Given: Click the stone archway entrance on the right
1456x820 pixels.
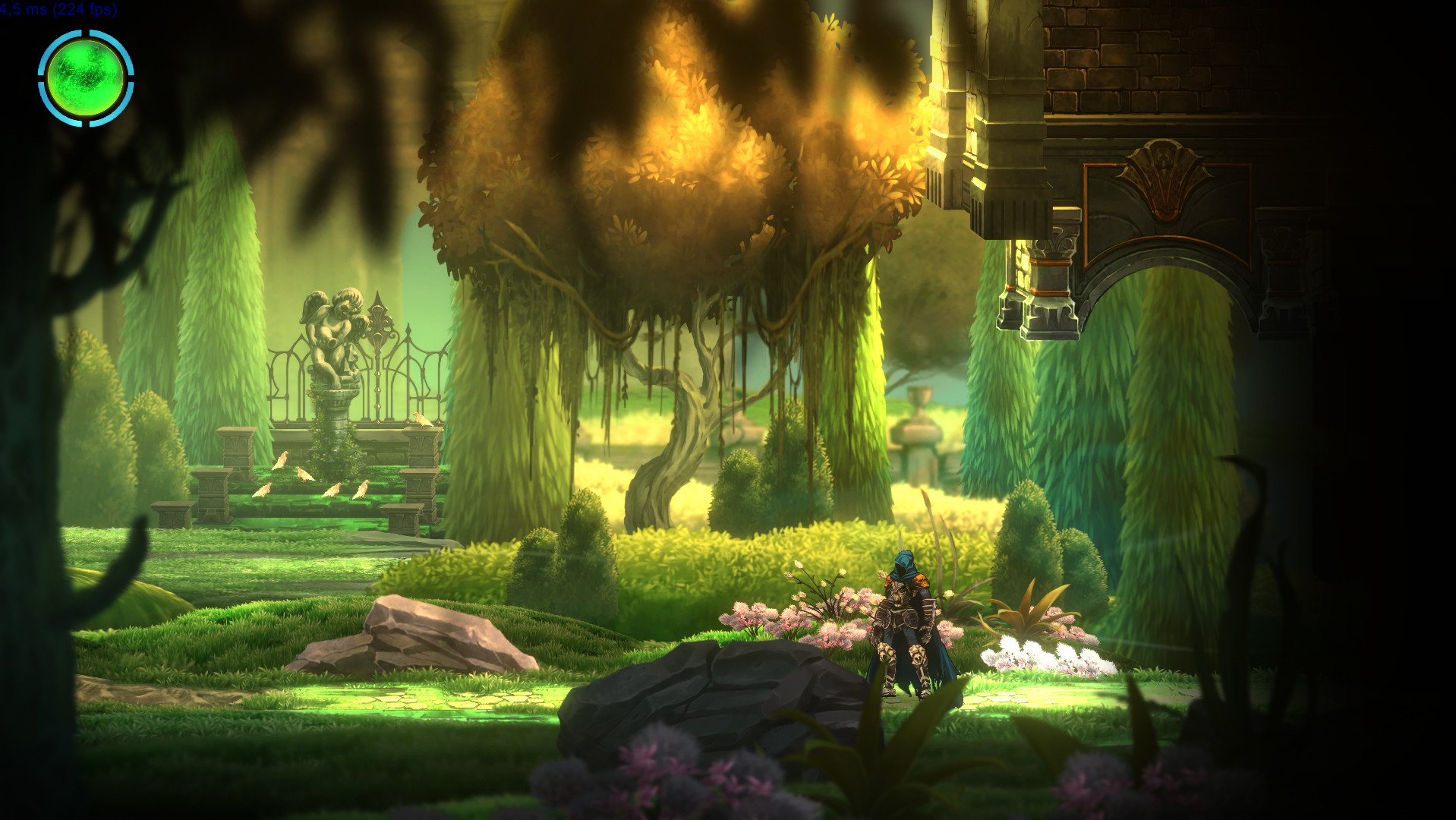Looking at the screenshot, I should (1169, 304).
